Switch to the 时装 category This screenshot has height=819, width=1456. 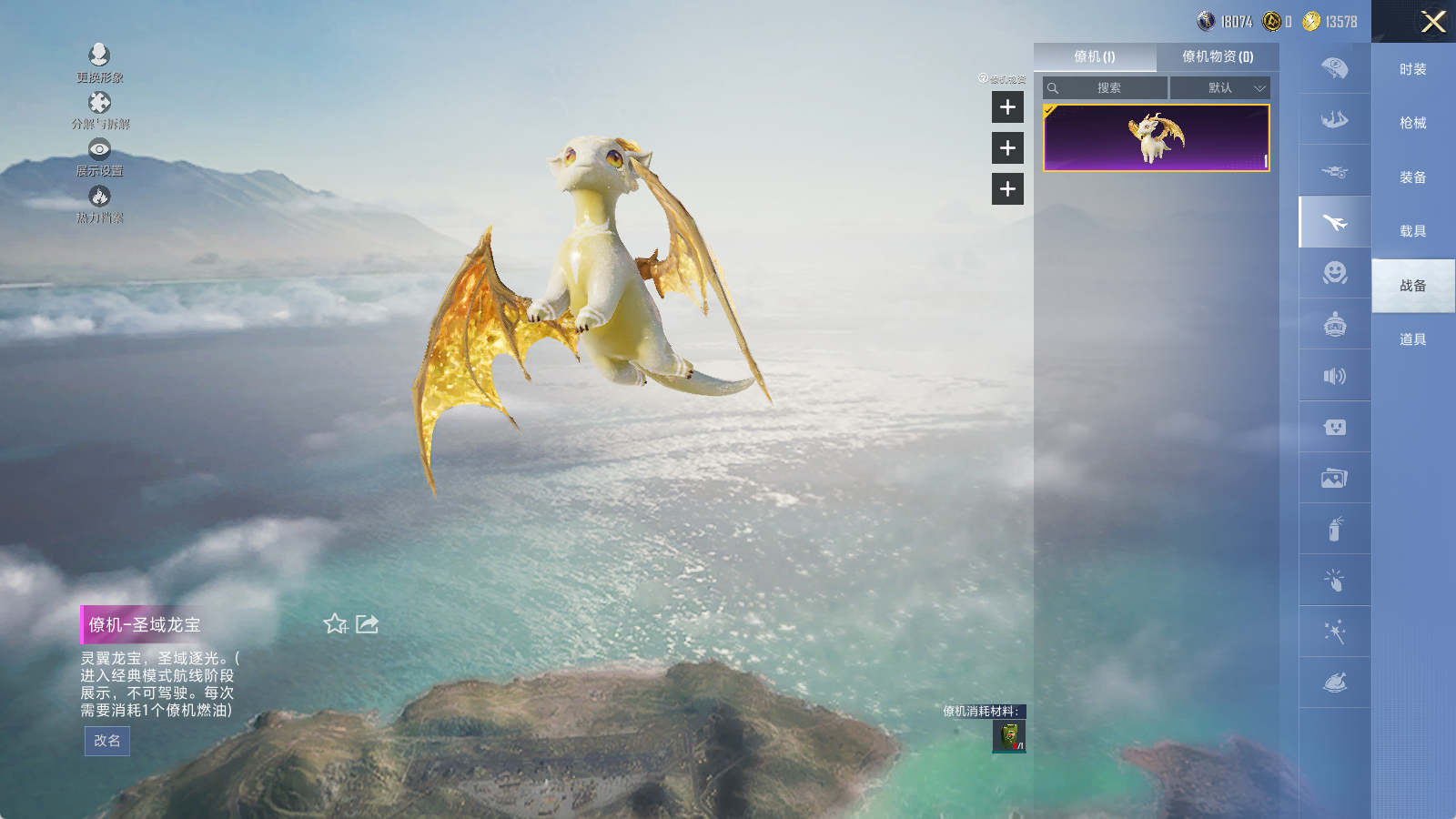1412,69
